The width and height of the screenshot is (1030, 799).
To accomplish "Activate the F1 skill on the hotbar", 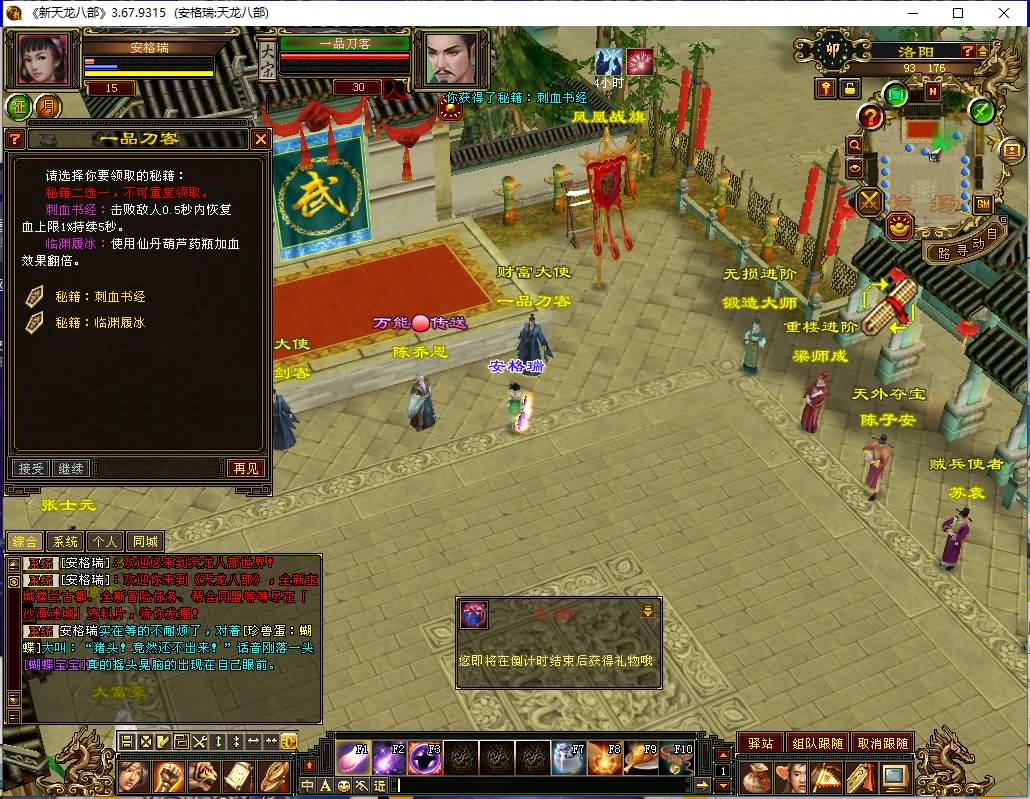I will [353, 759].
